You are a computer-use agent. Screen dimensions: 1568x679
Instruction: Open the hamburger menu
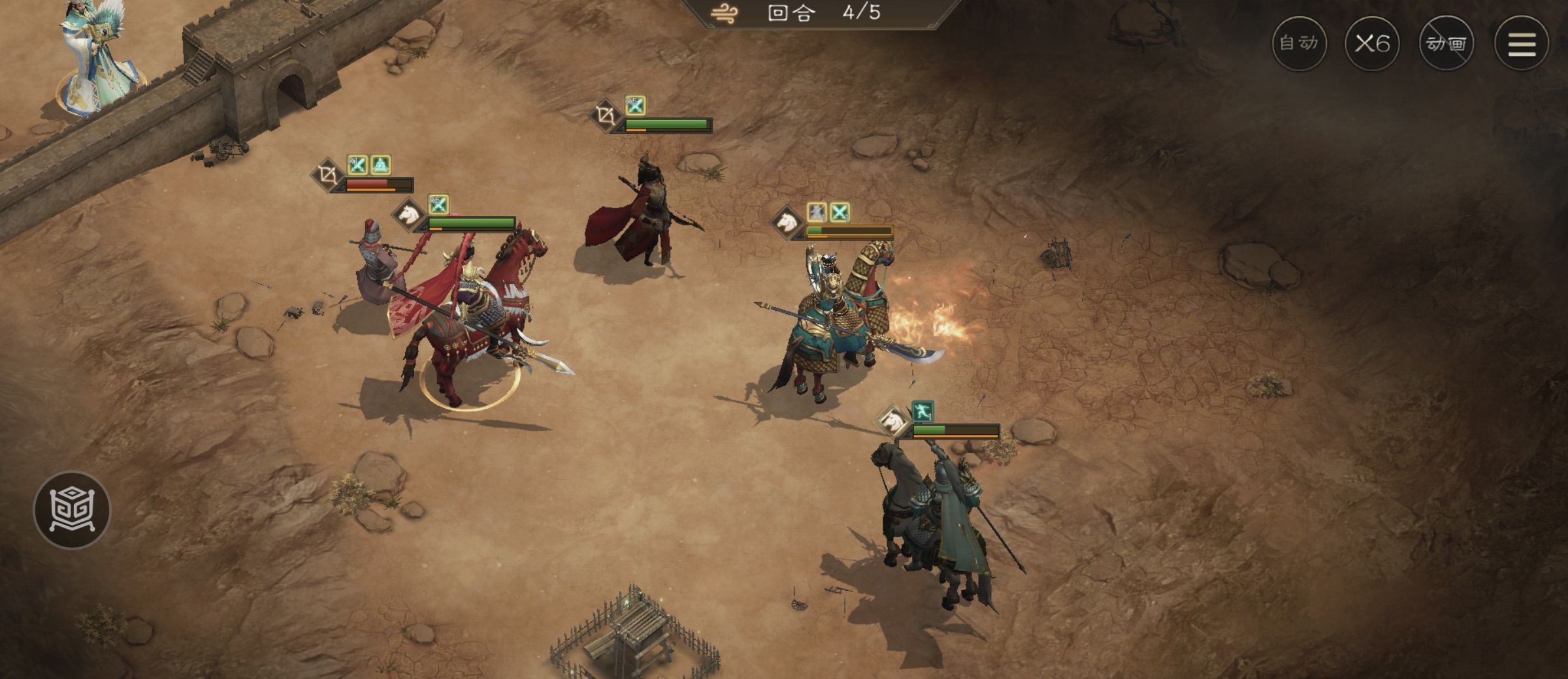point(1522,44)
